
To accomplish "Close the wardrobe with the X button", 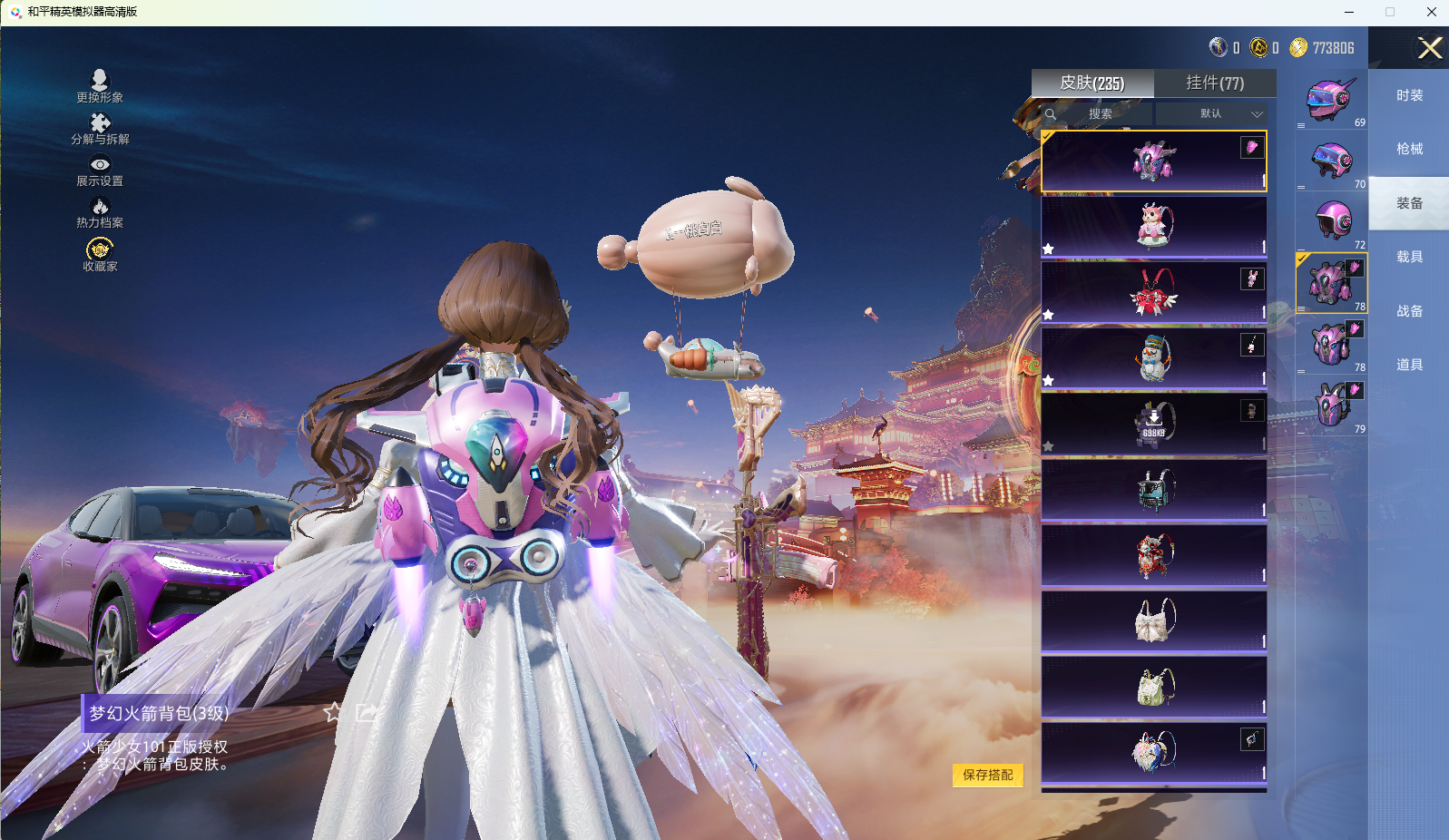I will [x=1430, y=48].
